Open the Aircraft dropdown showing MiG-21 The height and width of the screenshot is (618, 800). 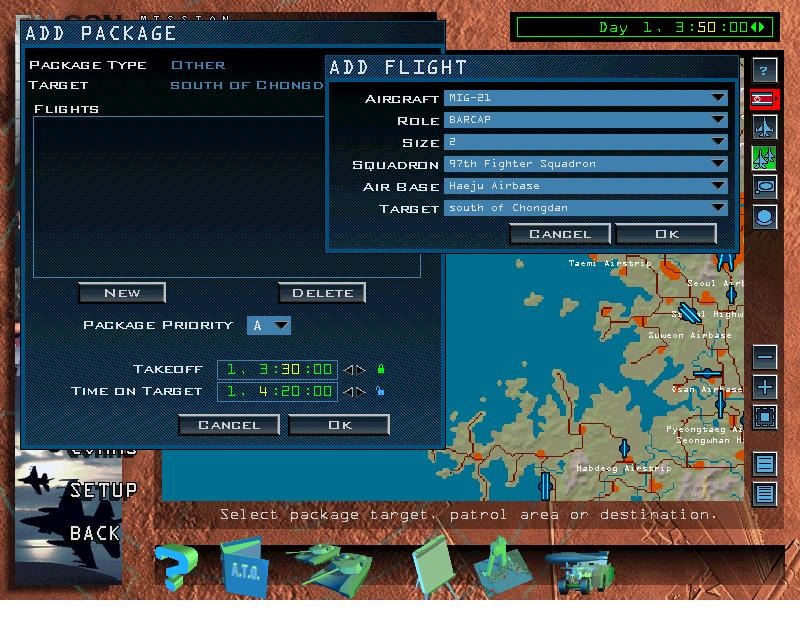(585, 98)
